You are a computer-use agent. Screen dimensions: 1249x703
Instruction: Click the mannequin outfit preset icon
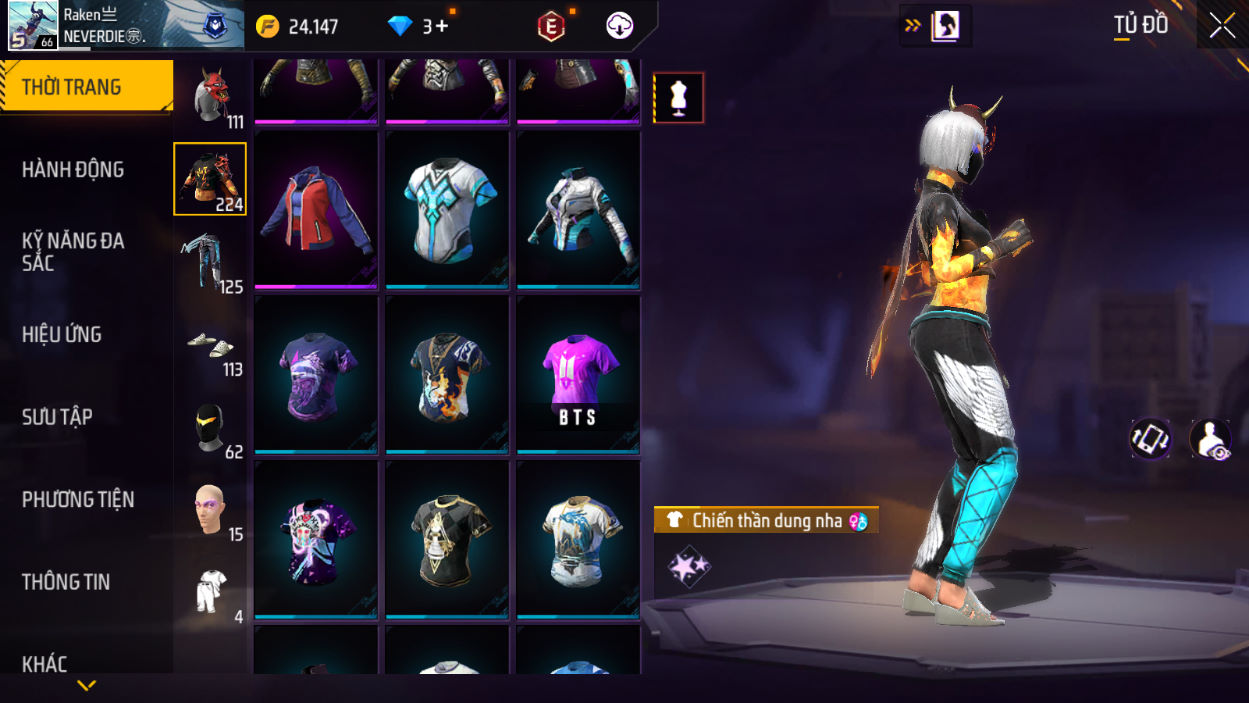point(679,98)
